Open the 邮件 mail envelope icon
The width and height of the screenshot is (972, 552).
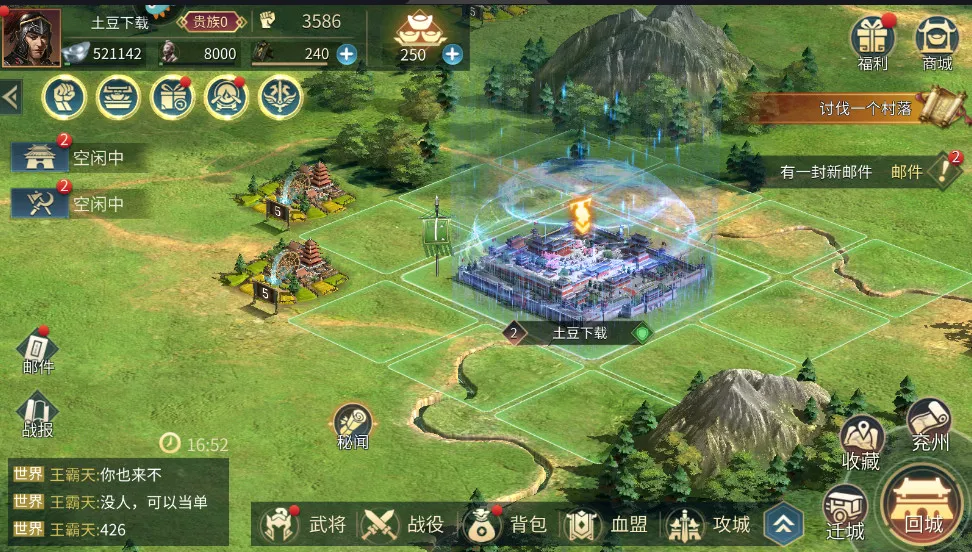point(38,351)
